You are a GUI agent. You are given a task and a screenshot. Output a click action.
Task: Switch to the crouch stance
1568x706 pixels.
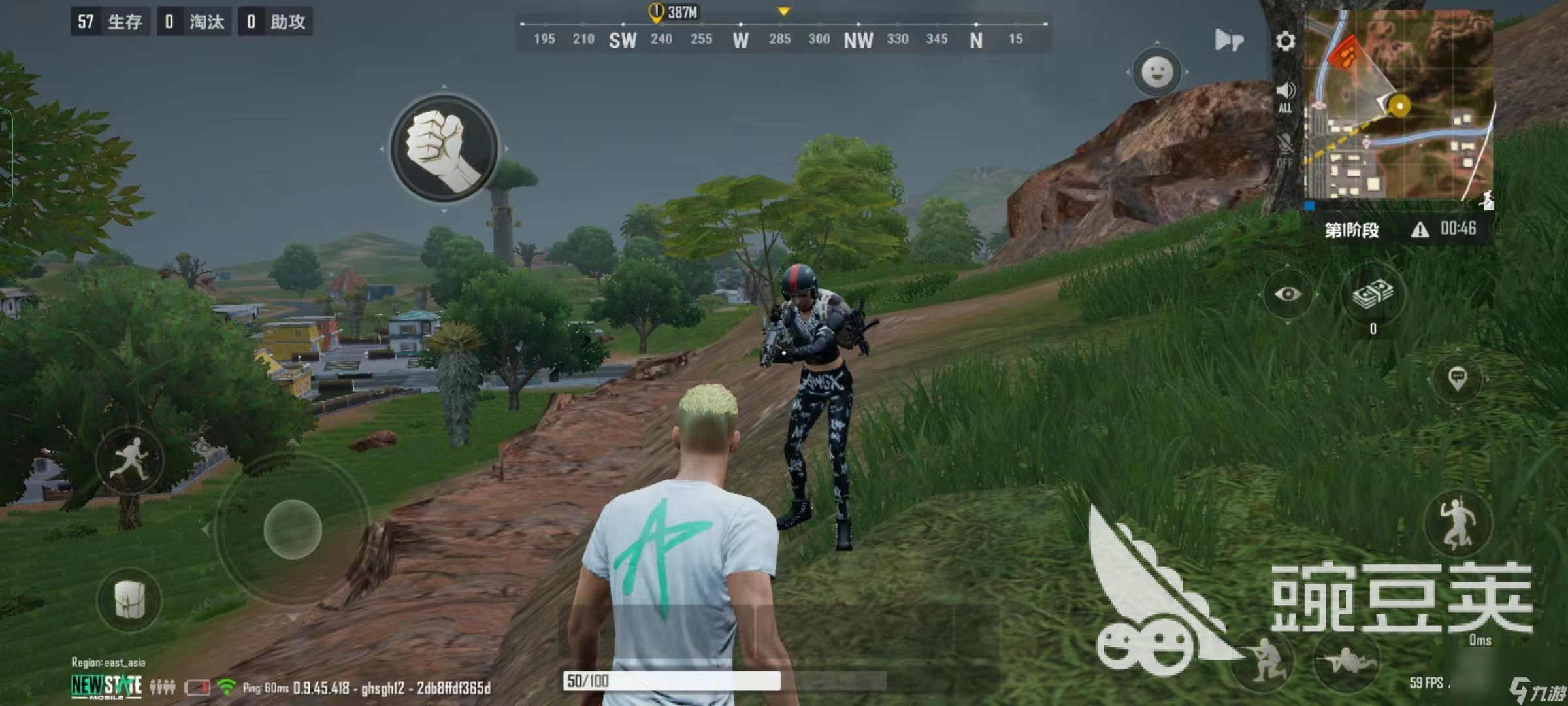[x=1263, y=659]
